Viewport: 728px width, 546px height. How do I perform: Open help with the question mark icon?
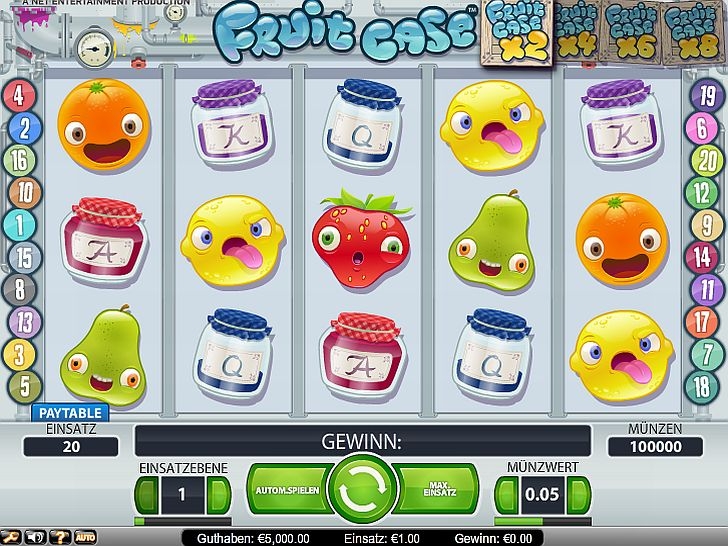[x=58, y=538]
